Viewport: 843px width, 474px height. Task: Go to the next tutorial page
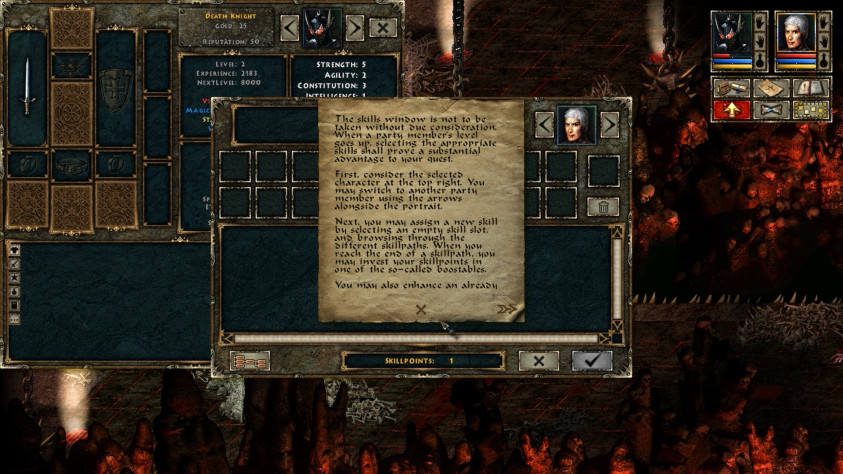pos(508,310)
